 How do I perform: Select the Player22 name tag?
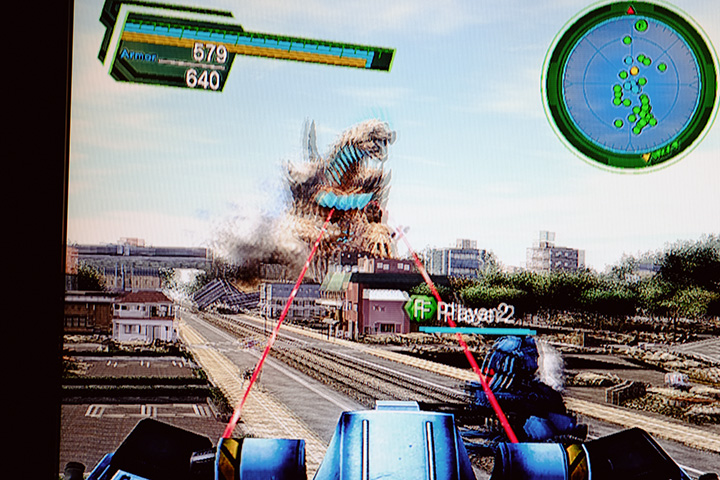[476, 312]
